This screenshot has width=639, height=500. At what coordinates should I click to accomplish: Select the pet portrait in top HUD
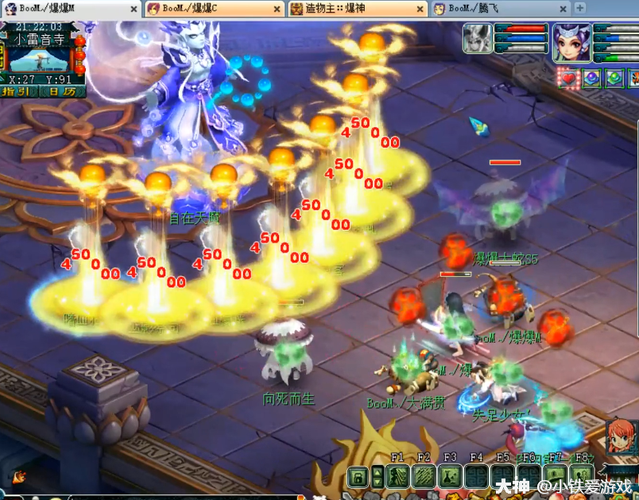(478, 41)
